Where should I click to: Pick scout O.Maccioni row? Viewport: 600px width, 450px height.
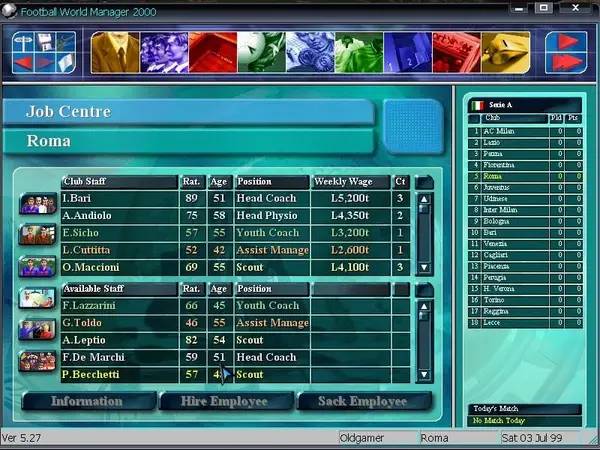point(120,267)
